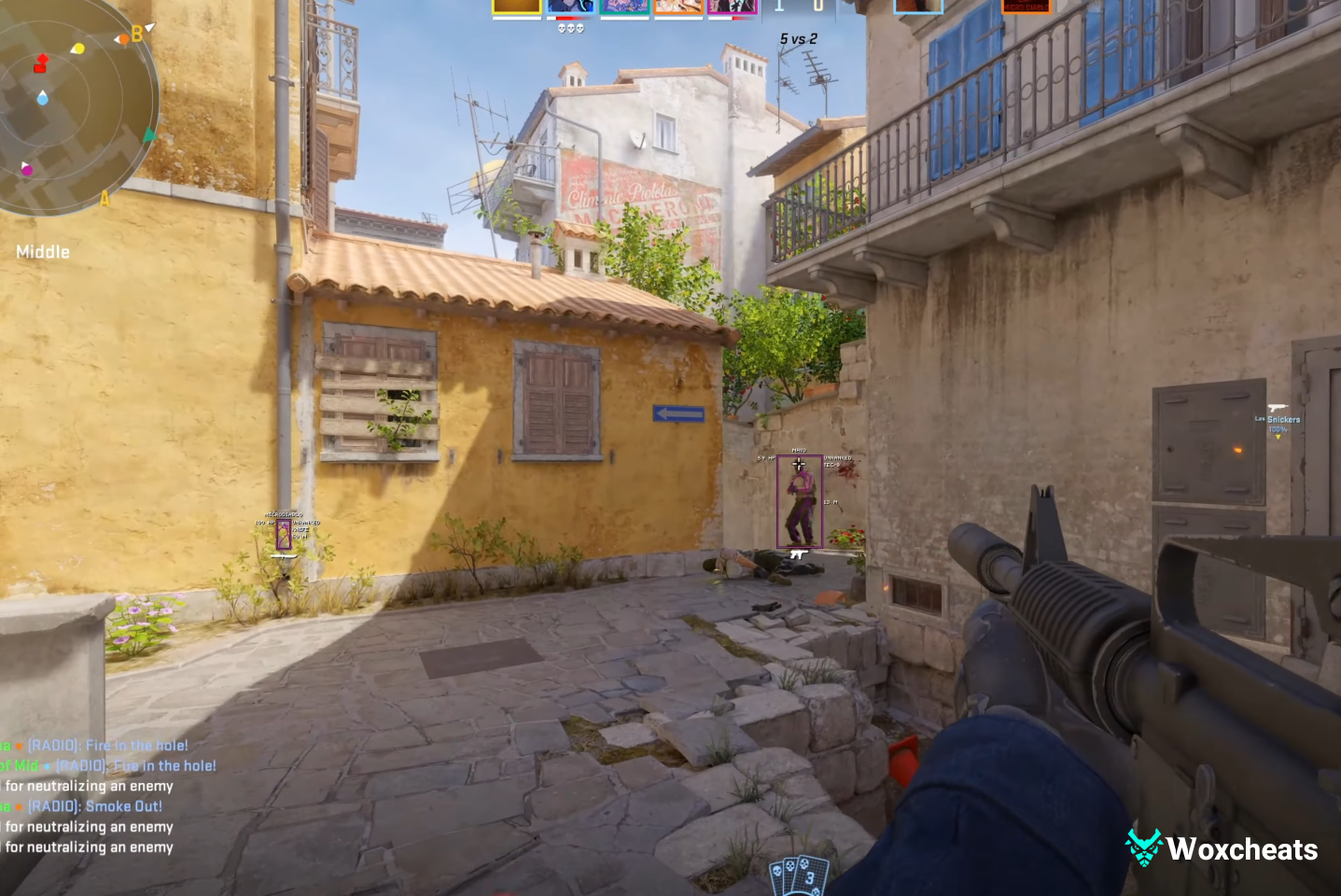Select the yellow-bordered teammate avatar
Screen dimensions: 1341x896
point(516,7)
